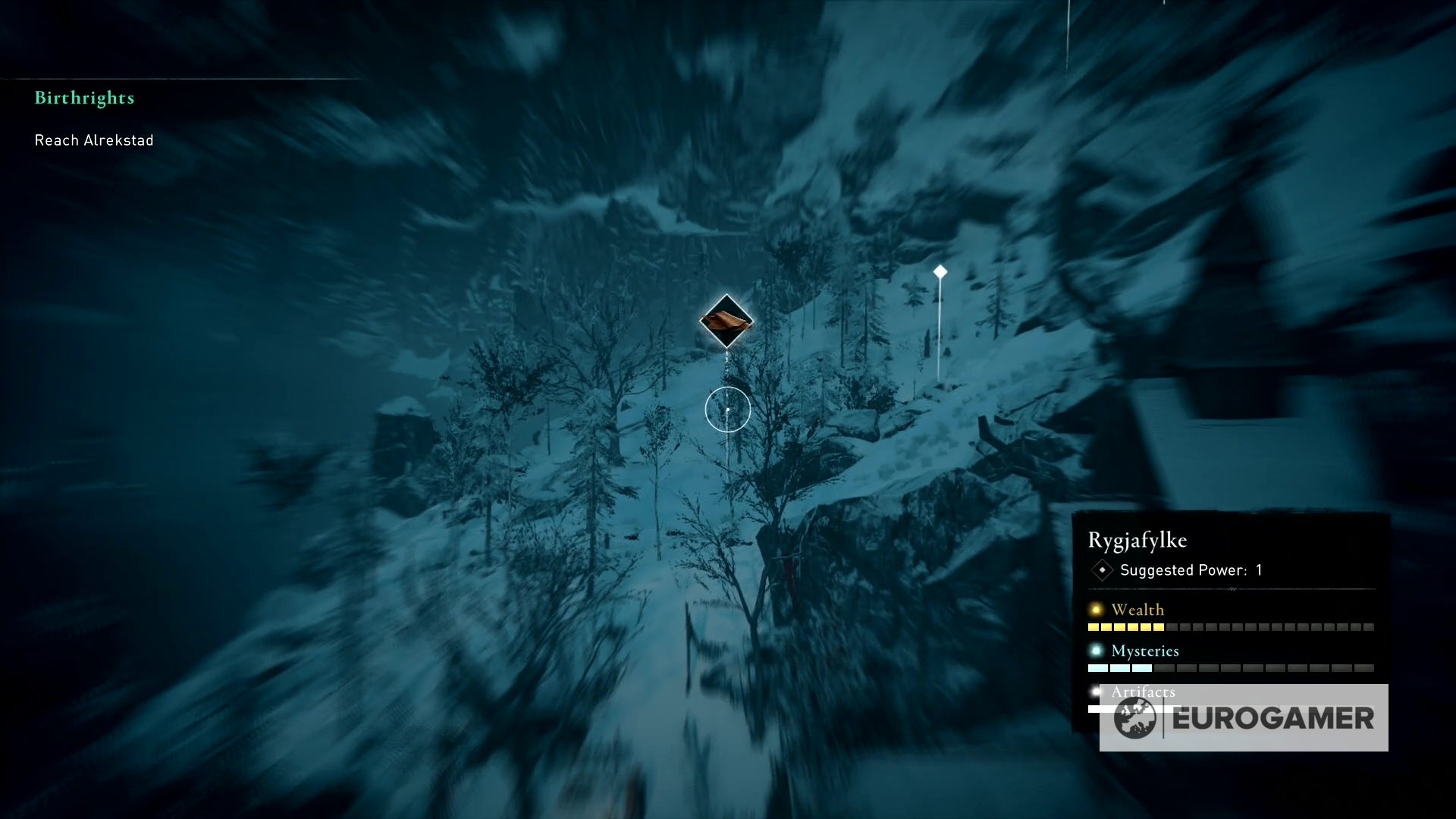
Task: Click the center aiming reticle circle
Action: (x=726, y=409)
